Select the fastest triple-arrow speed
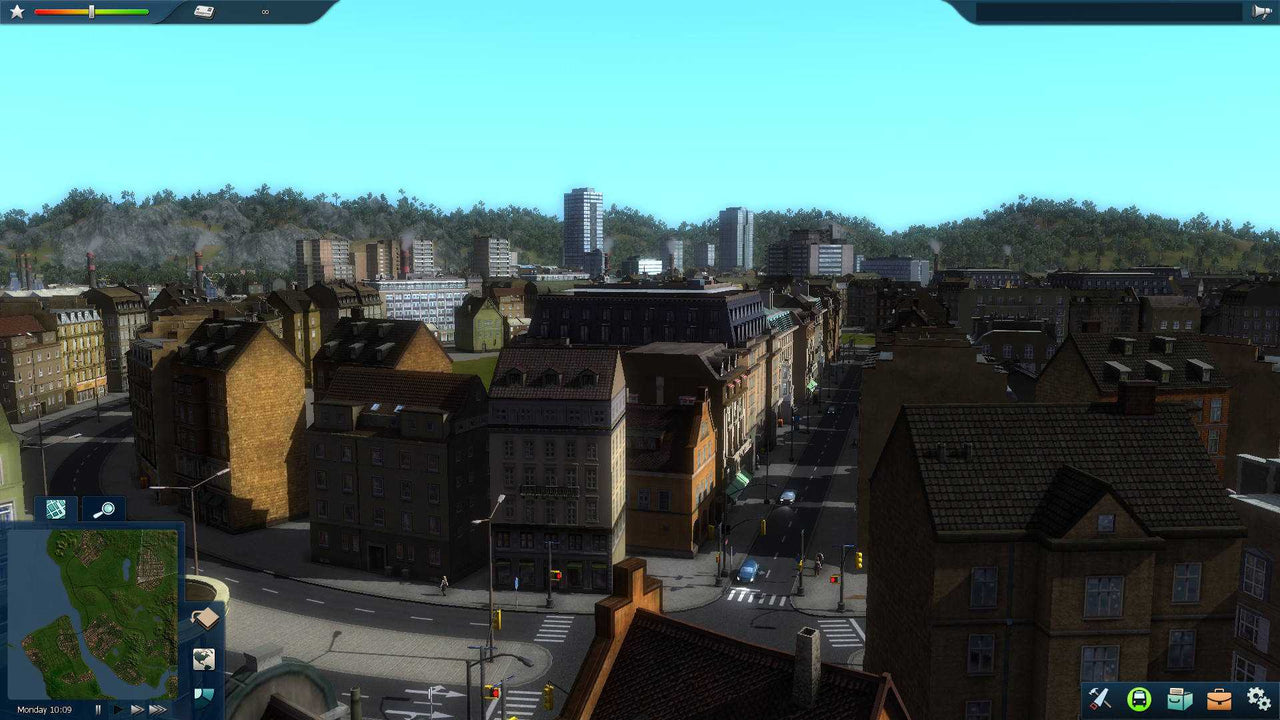The width and height of the screenshot is (1280, 720). tap(157, 710)
